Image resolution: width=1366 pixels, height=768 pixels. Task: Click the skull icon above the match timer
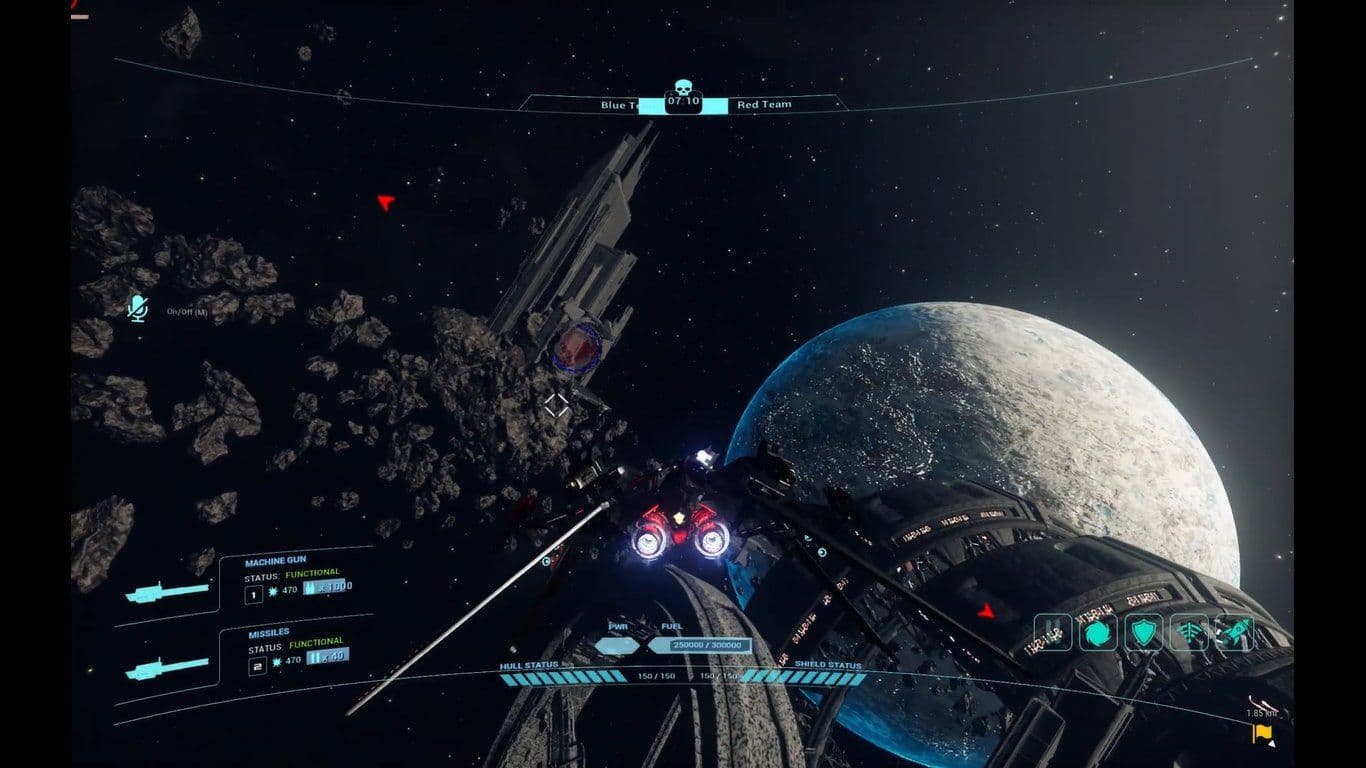click(683, 86)
